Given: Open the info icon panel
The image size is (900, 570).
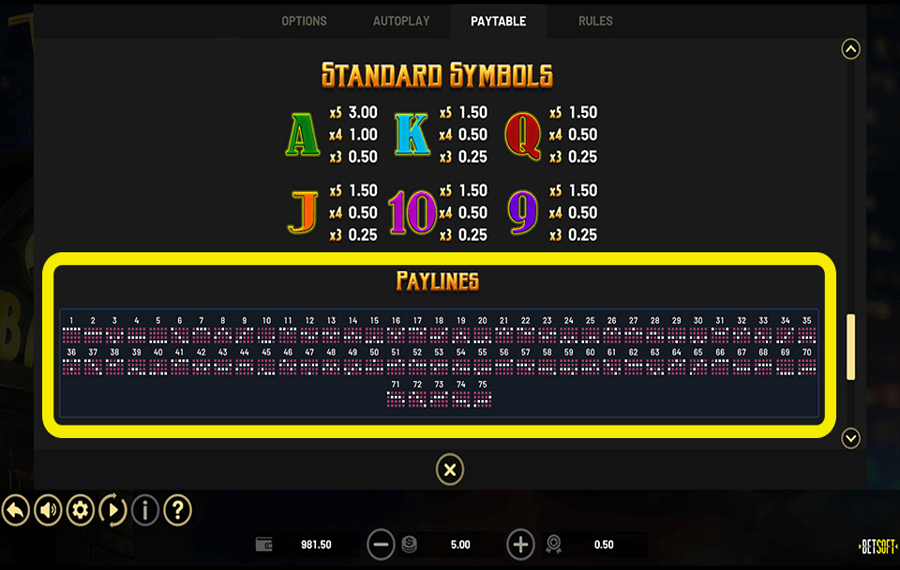Looking at the screenshot, I should coord(145,511).
